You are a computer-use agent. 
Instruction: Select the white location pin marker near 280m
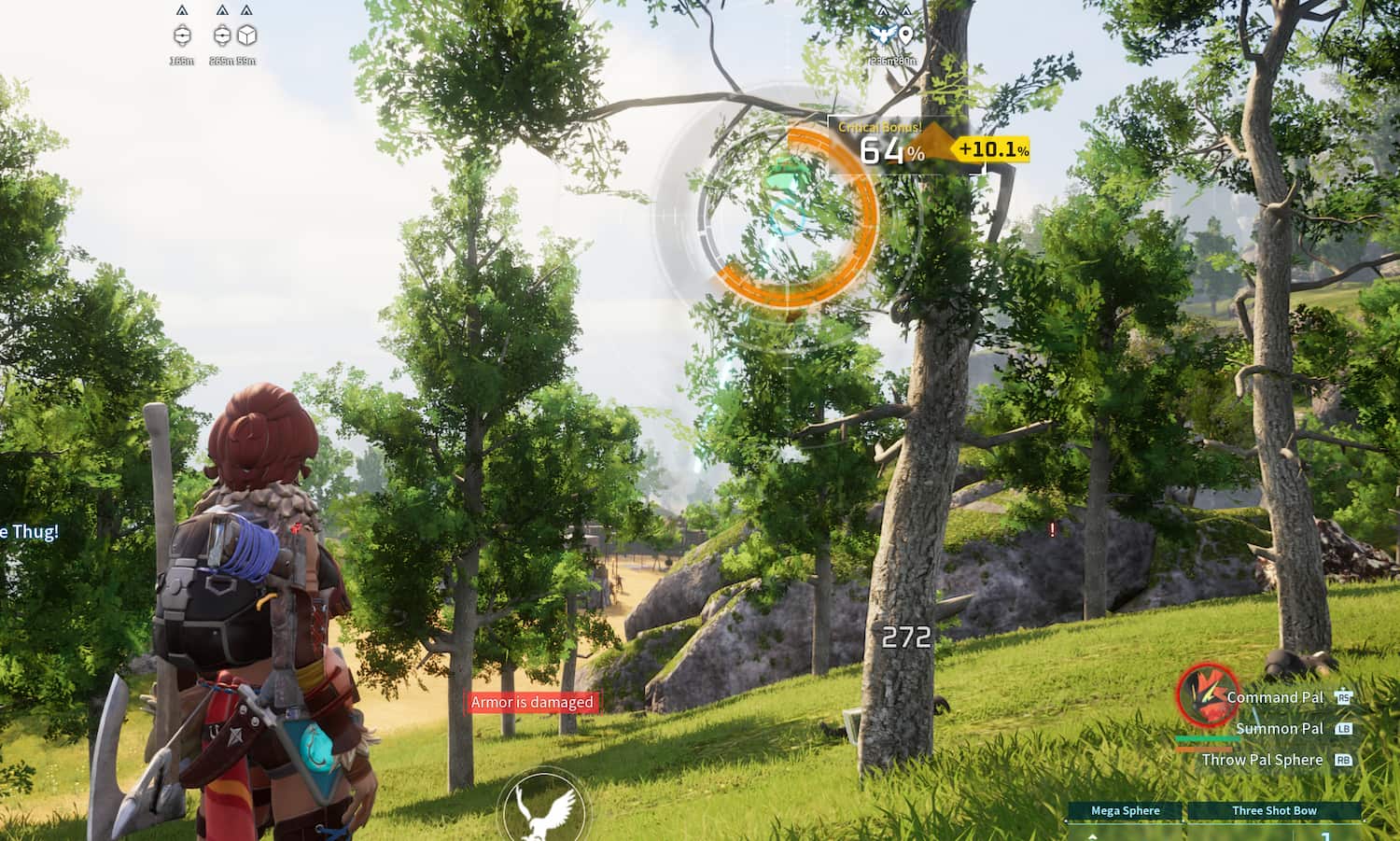coord(905,32)
